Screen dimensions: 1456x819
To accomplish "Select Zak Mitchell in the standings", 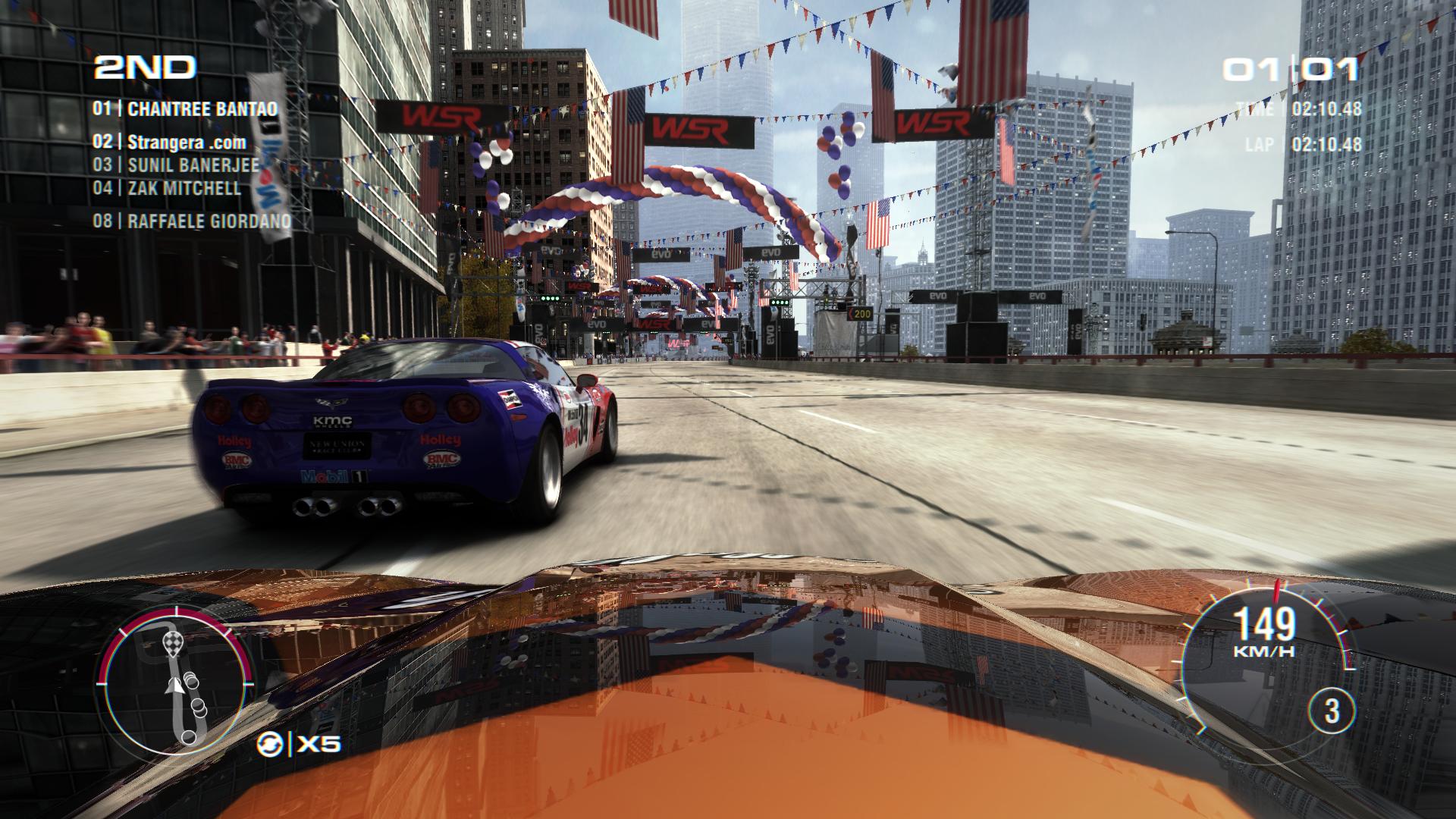I will (x=167, y=187).
